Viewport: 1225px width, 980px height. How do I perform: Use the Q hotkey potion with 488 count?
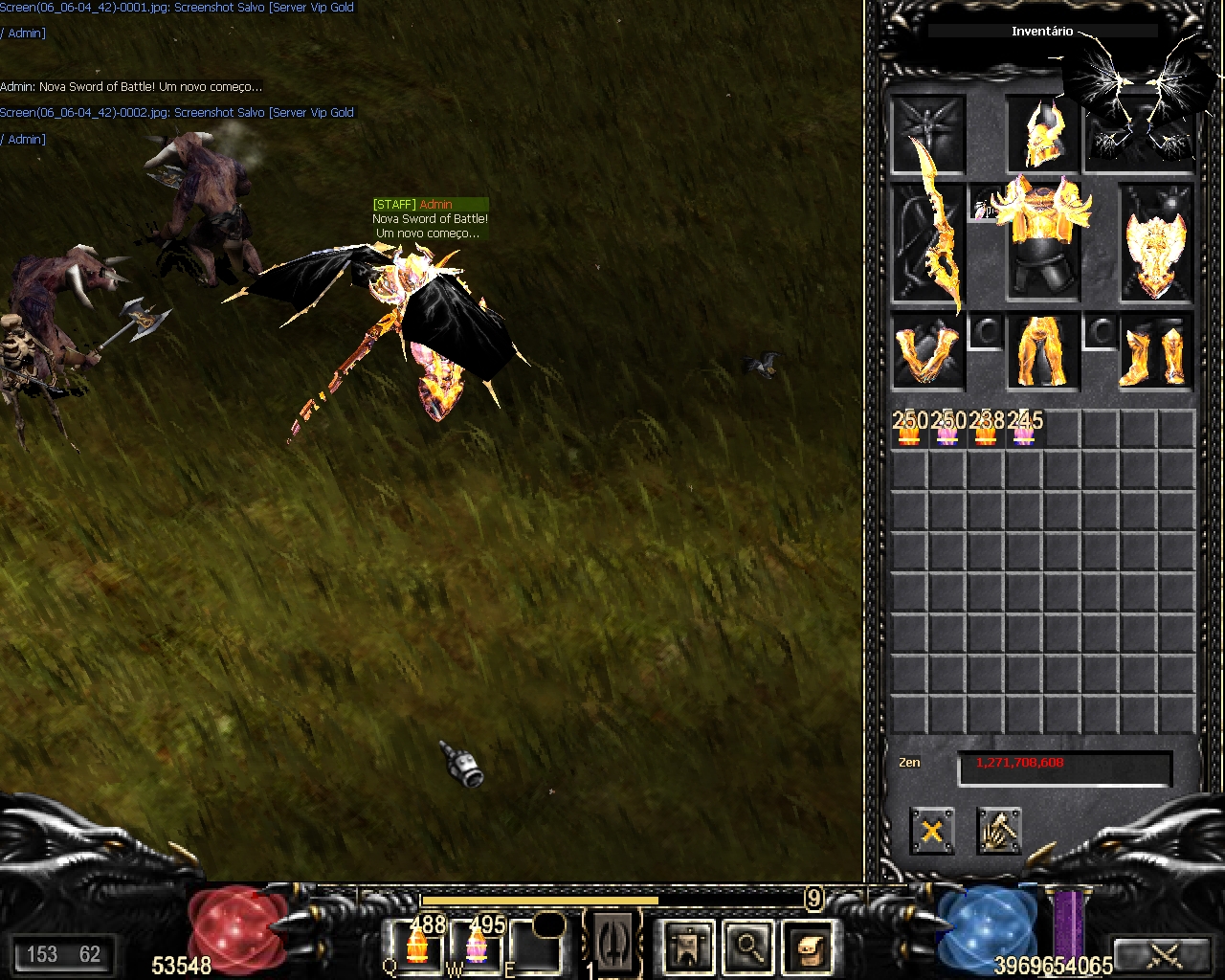(x=416, y=946)
